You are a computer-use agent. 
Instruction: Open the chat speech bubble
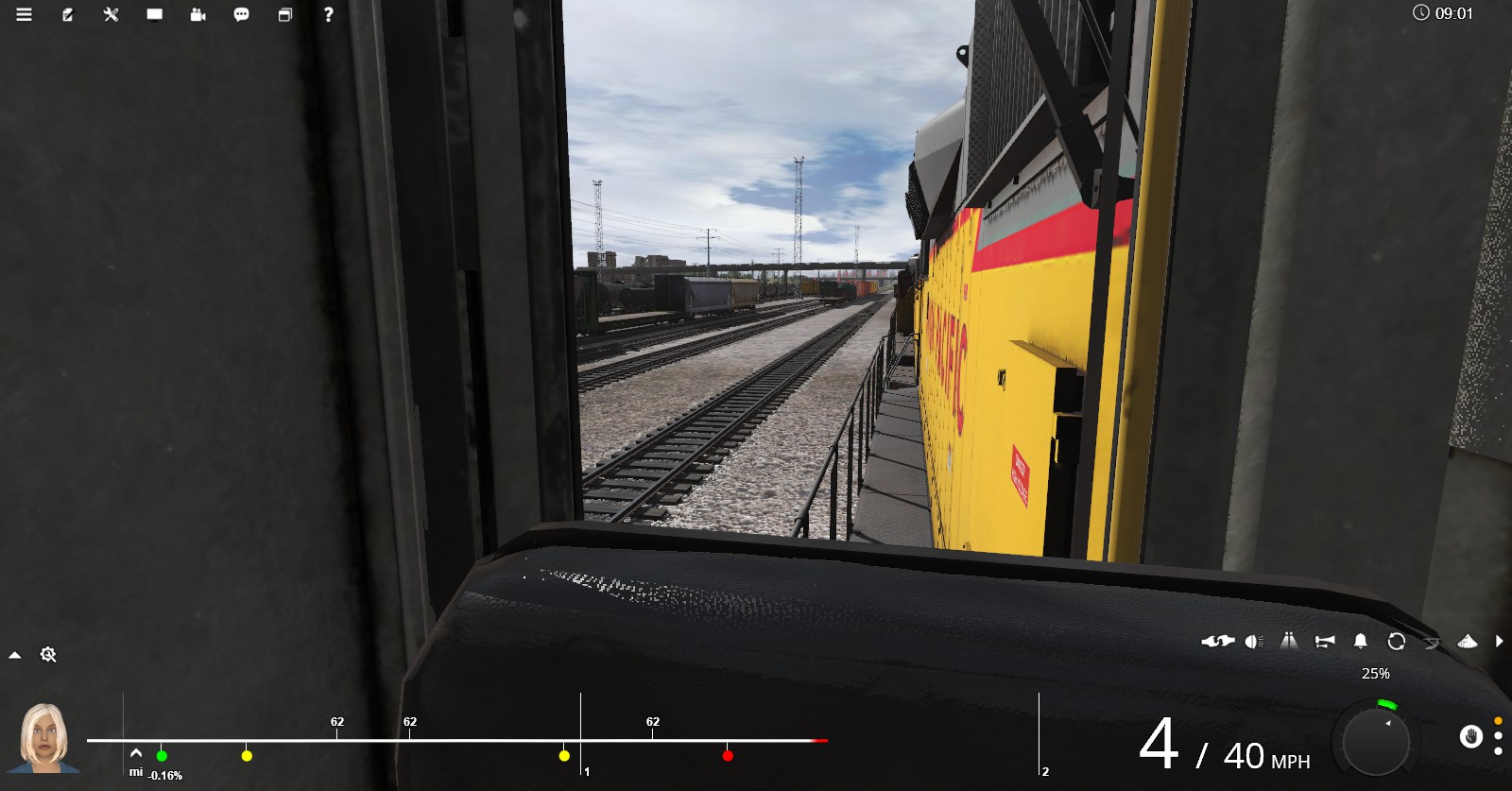click(242, 14)
